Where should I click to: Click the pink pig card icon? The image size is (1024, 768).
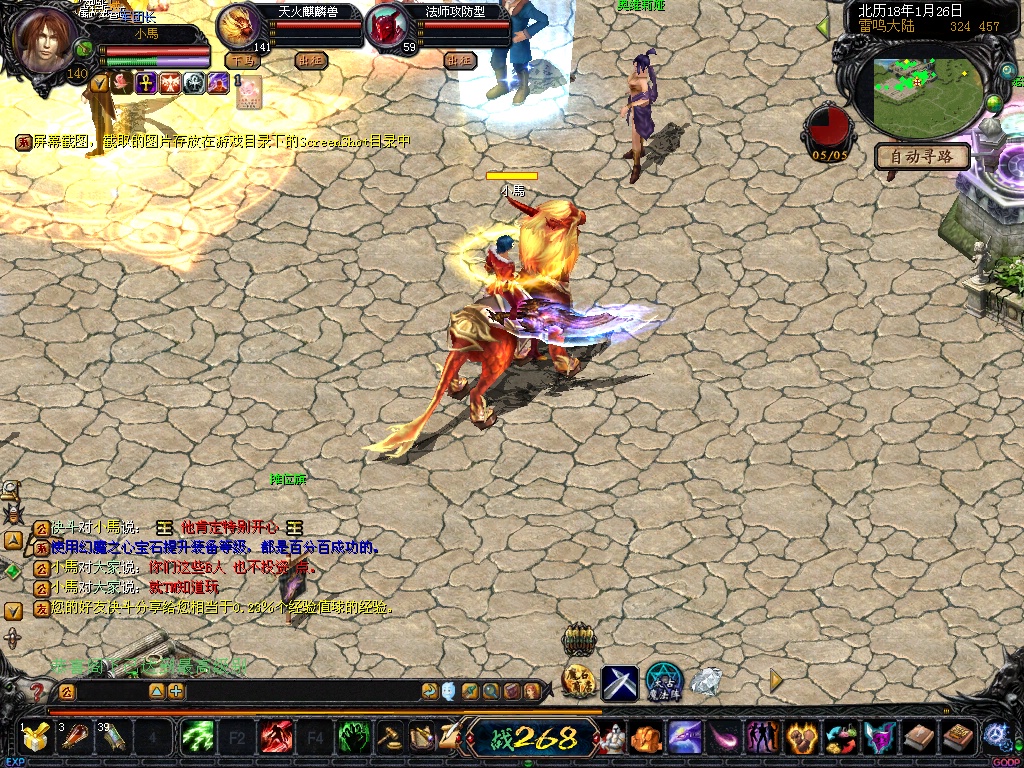pos(248,91)
